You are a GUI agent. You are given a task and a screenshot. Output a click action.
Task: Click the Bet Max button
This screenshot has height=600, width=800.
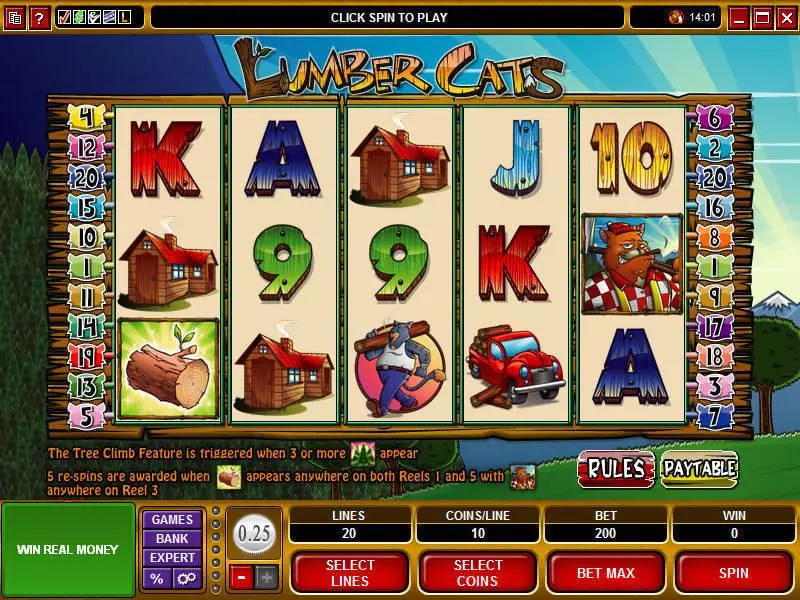point(606,572)
